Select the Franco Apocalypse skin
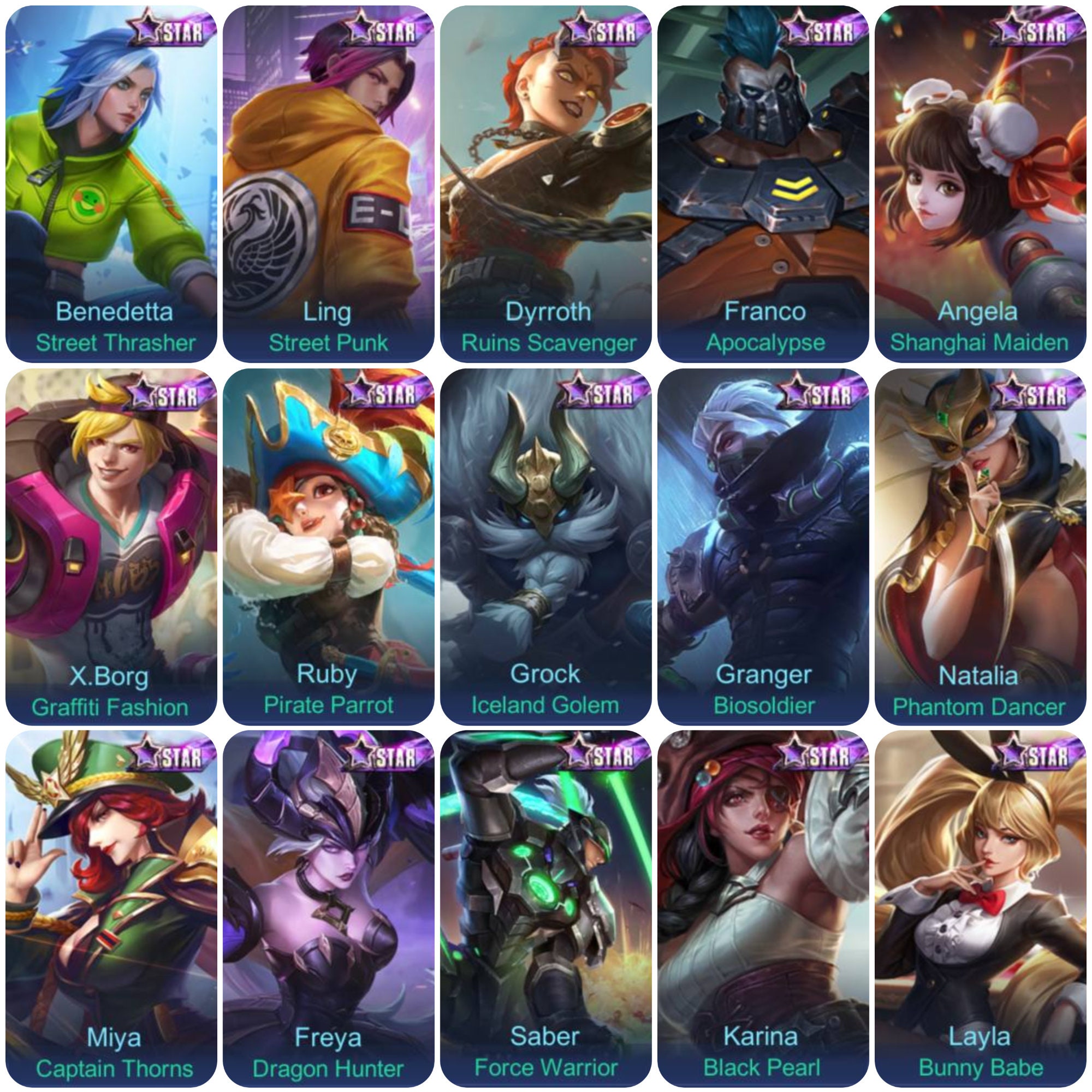1092x1092 pixels. coord(764,181)
